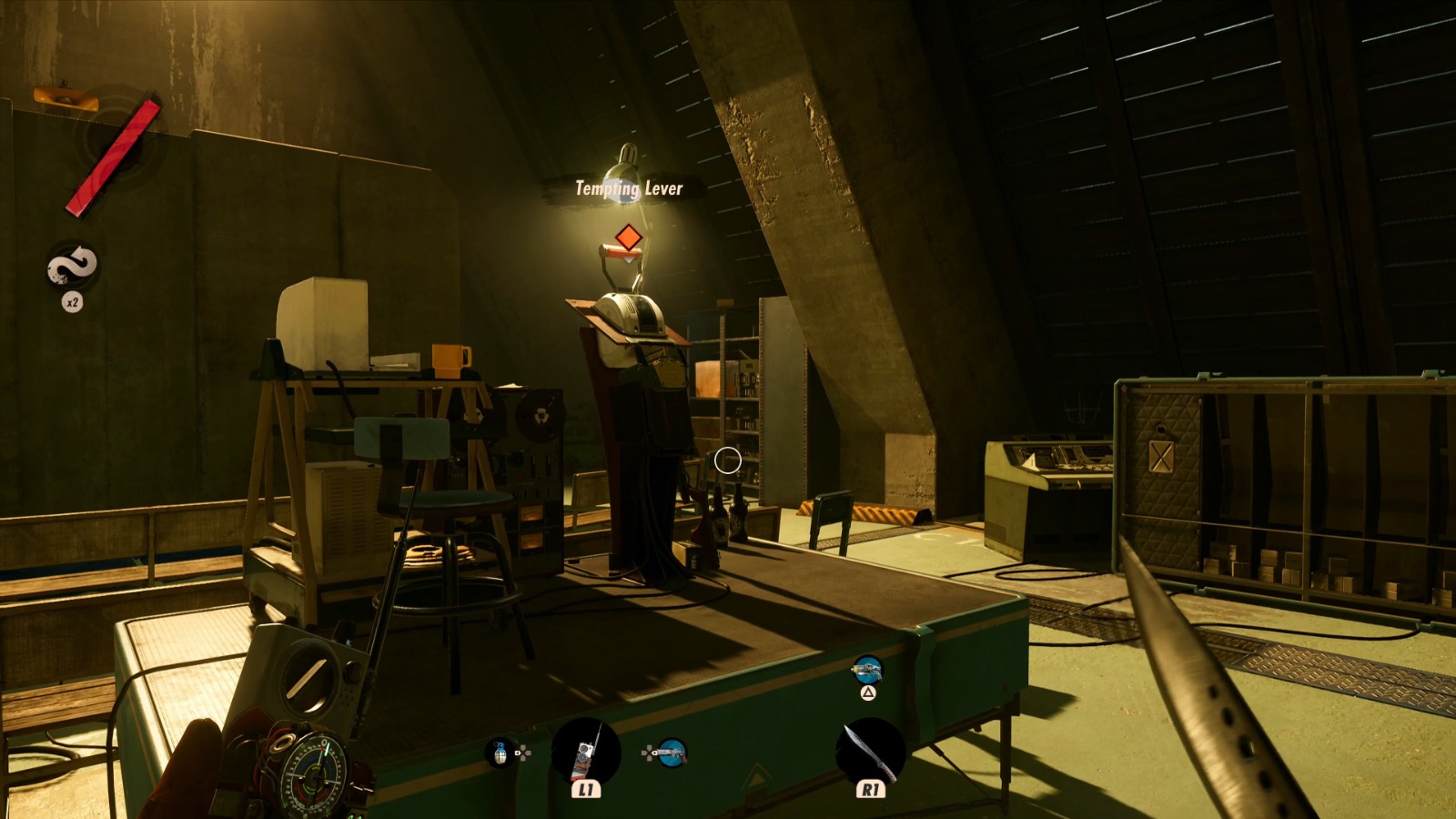Screen dimensions: 1456x819
Task: Select the swap weapon icon above the machete
Action: [x=867, y=672]
